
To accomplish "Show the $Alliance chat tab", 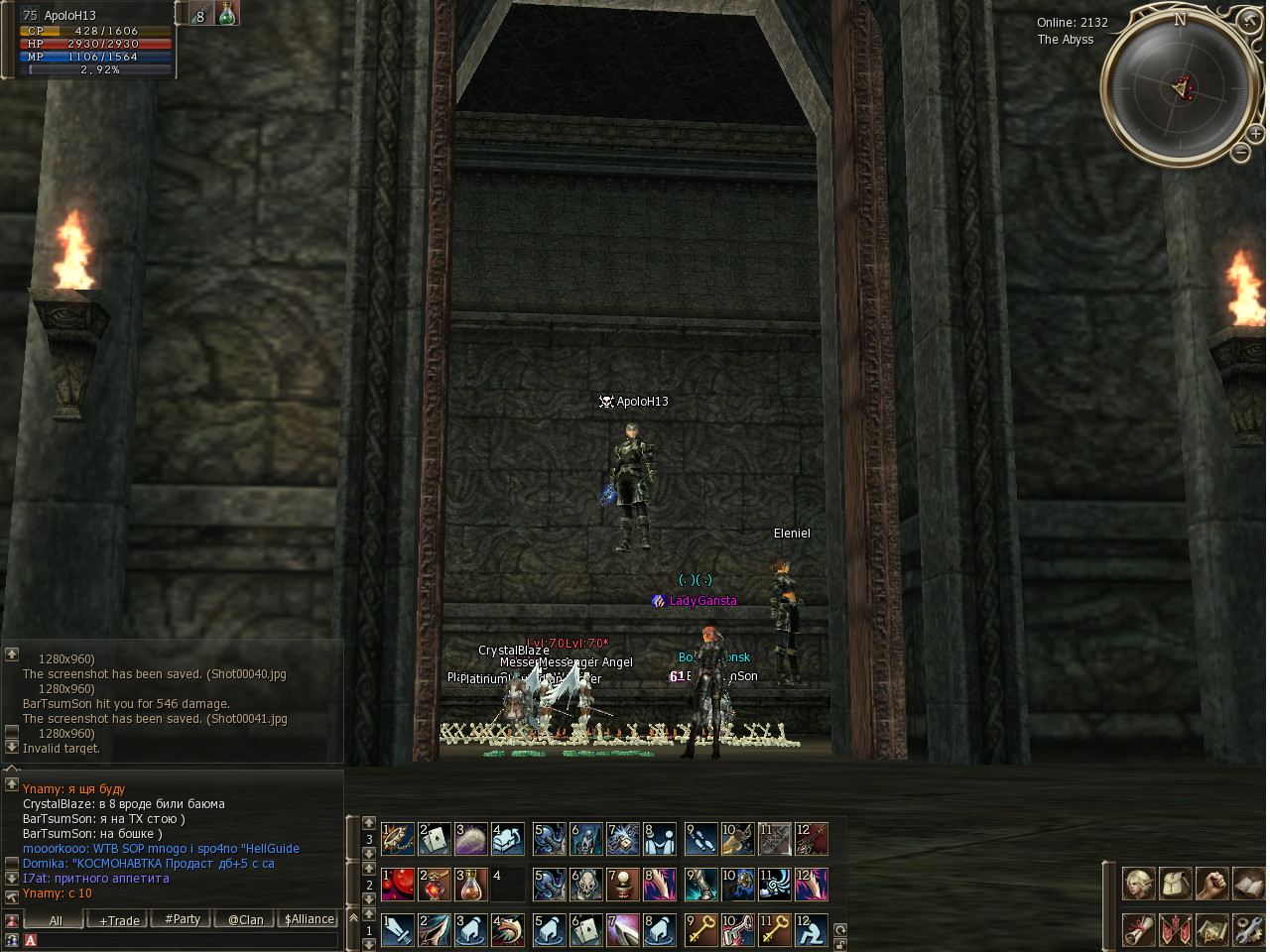I will (x=310, y=919).
